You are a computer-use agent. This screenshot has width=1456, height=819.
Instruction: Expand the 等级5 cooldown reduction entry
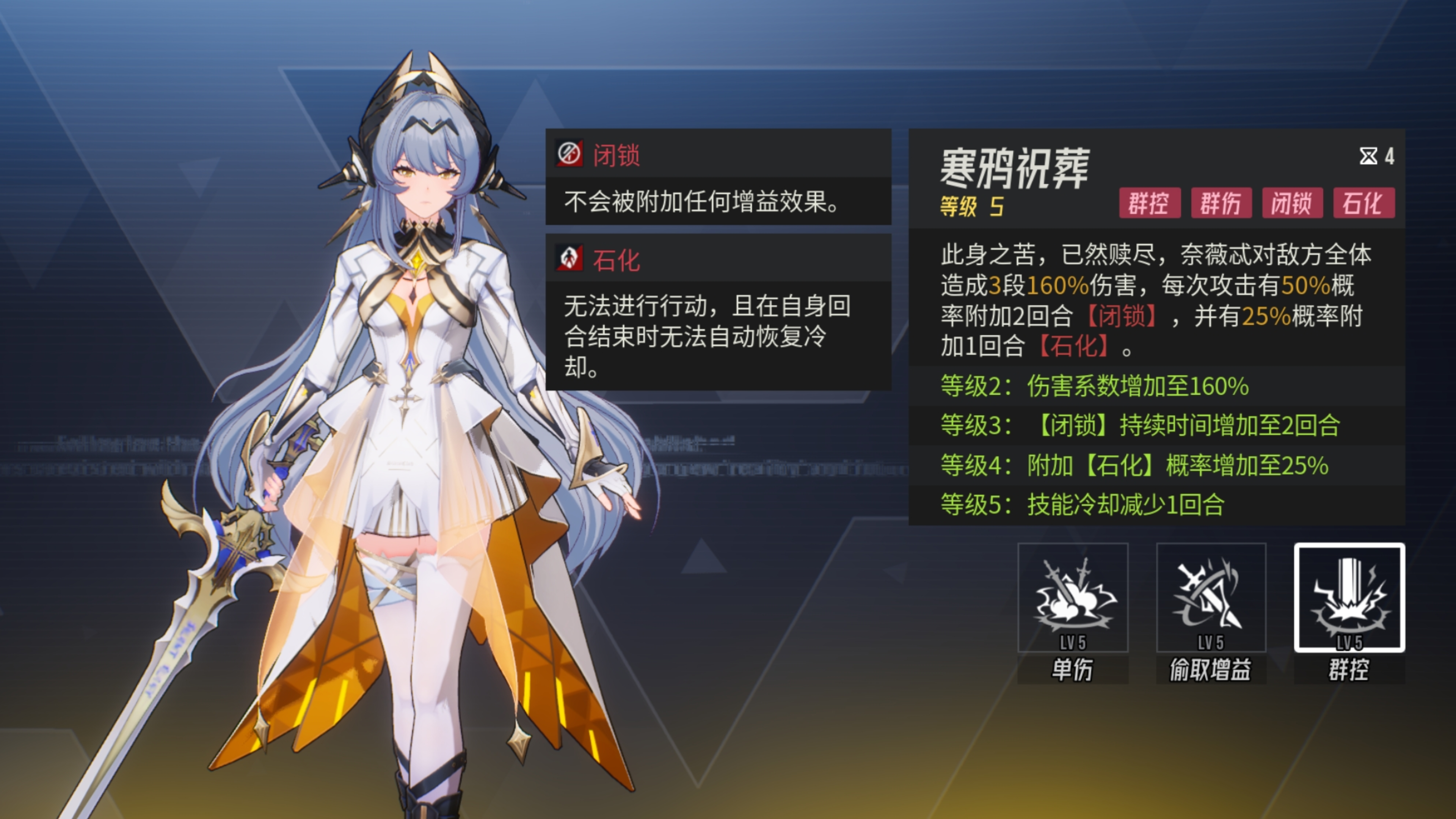(1085, 506)
